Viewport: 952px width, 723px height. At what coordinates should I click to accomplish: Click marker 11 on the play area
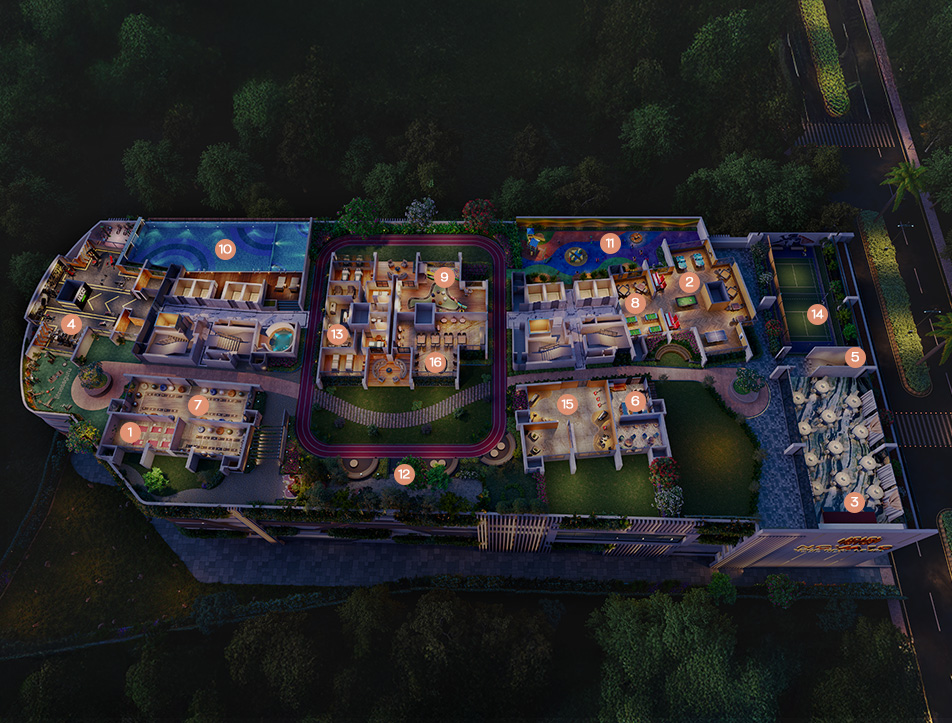[x=610, y=243]
